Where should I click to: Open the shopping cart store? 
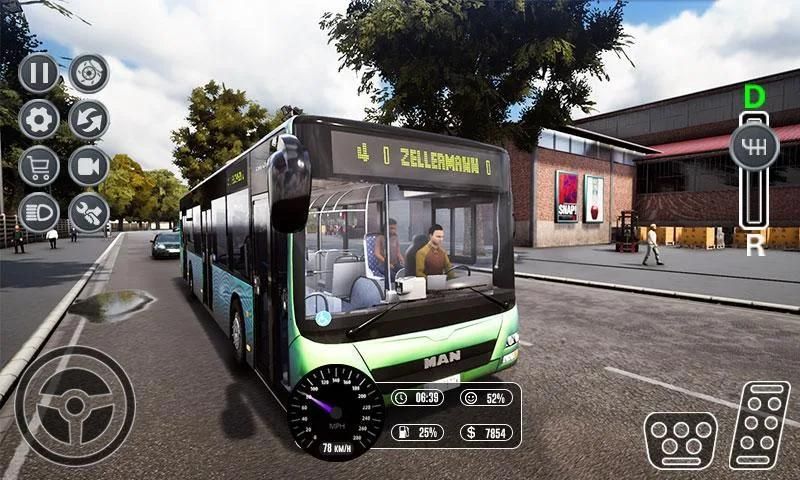39,166
